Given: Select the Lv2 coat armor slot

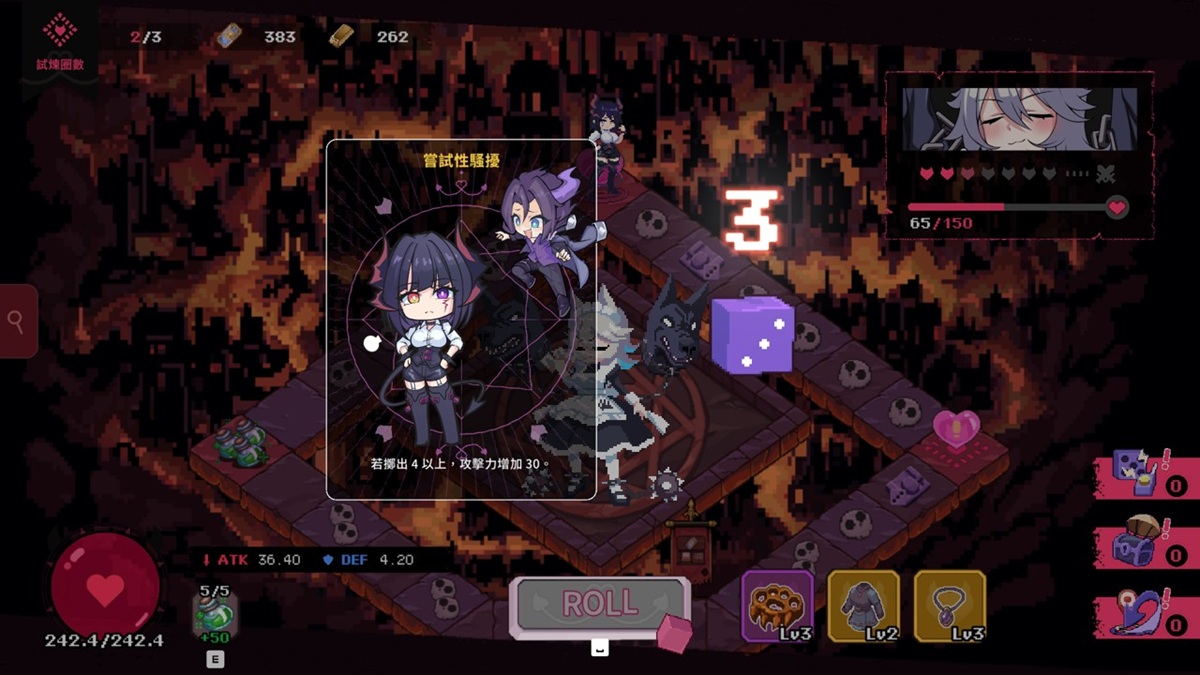Looking at the screenshot, I should pos(863,605).
